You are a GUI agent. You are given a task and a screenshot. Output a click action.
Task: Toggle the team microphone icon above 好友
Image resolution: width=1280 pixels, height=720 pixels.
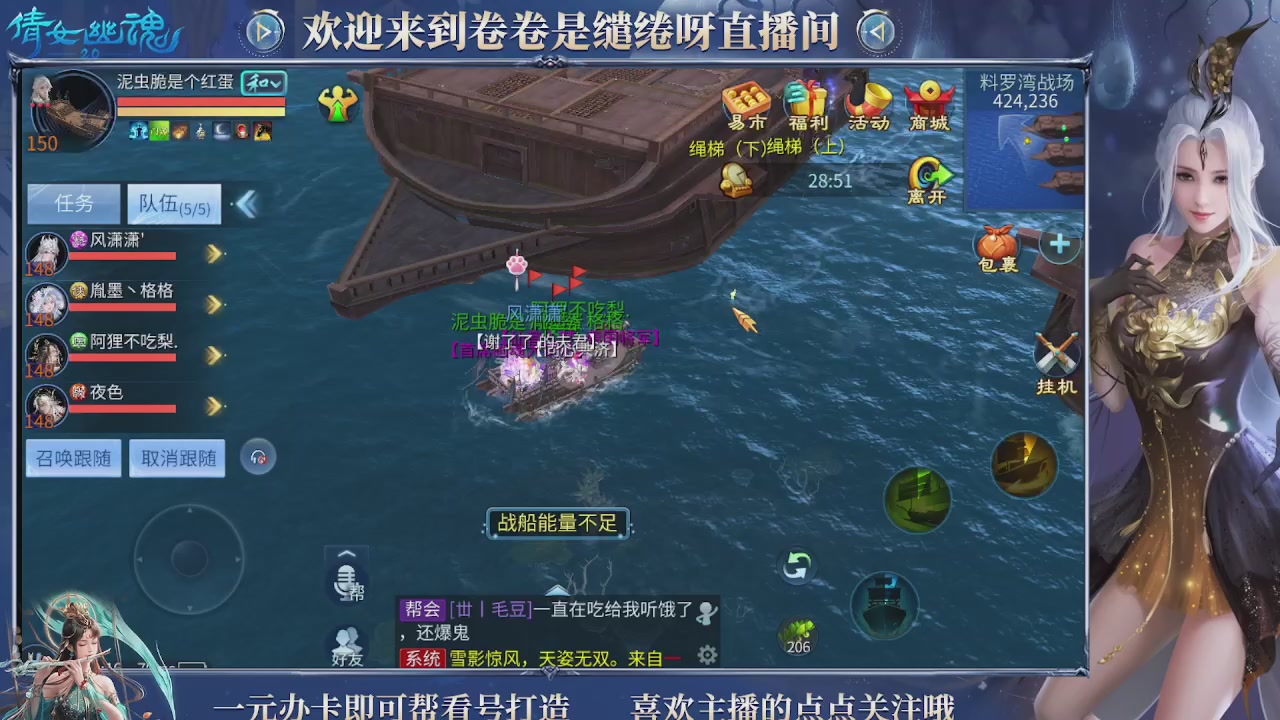[346, 582]
